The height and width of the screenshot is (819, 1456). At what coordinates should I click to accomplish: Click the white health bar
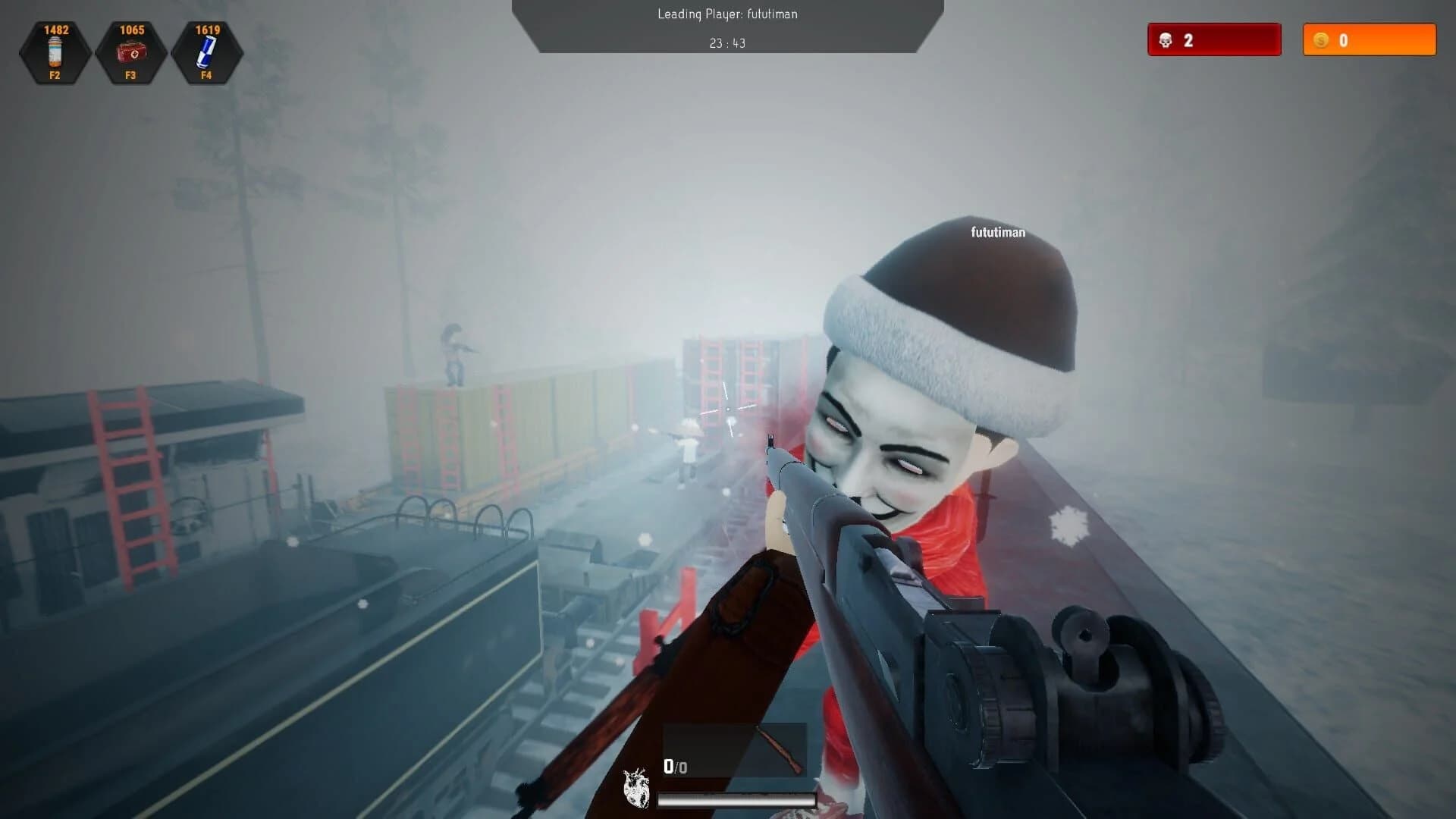click(736, 798)
